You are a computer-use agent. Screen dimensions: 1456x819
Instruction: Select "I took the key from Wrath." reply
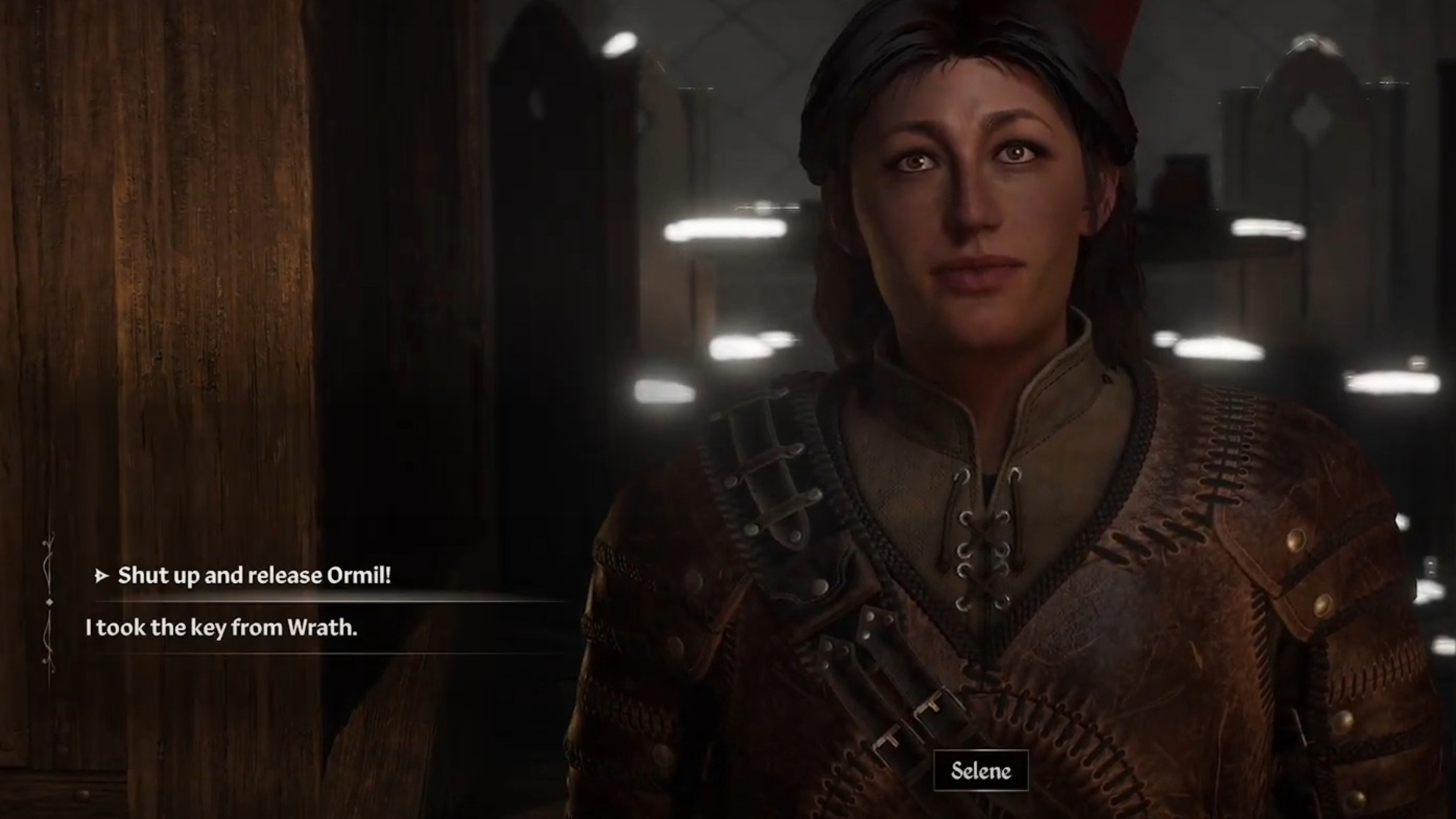221,628
